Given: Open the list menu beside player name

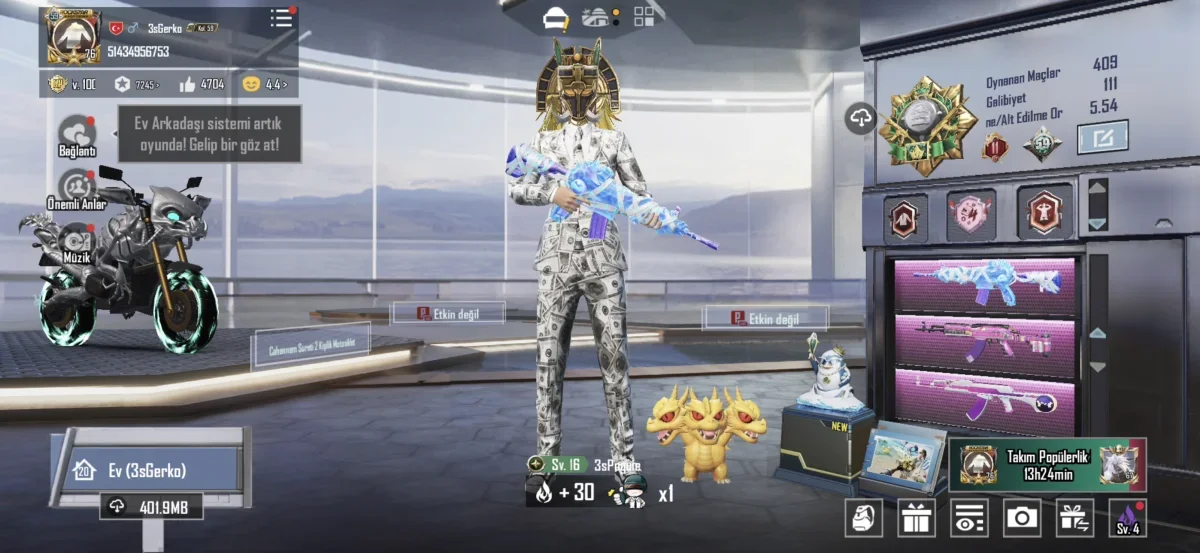Looking at the screenshot, I should pos(282,19).
